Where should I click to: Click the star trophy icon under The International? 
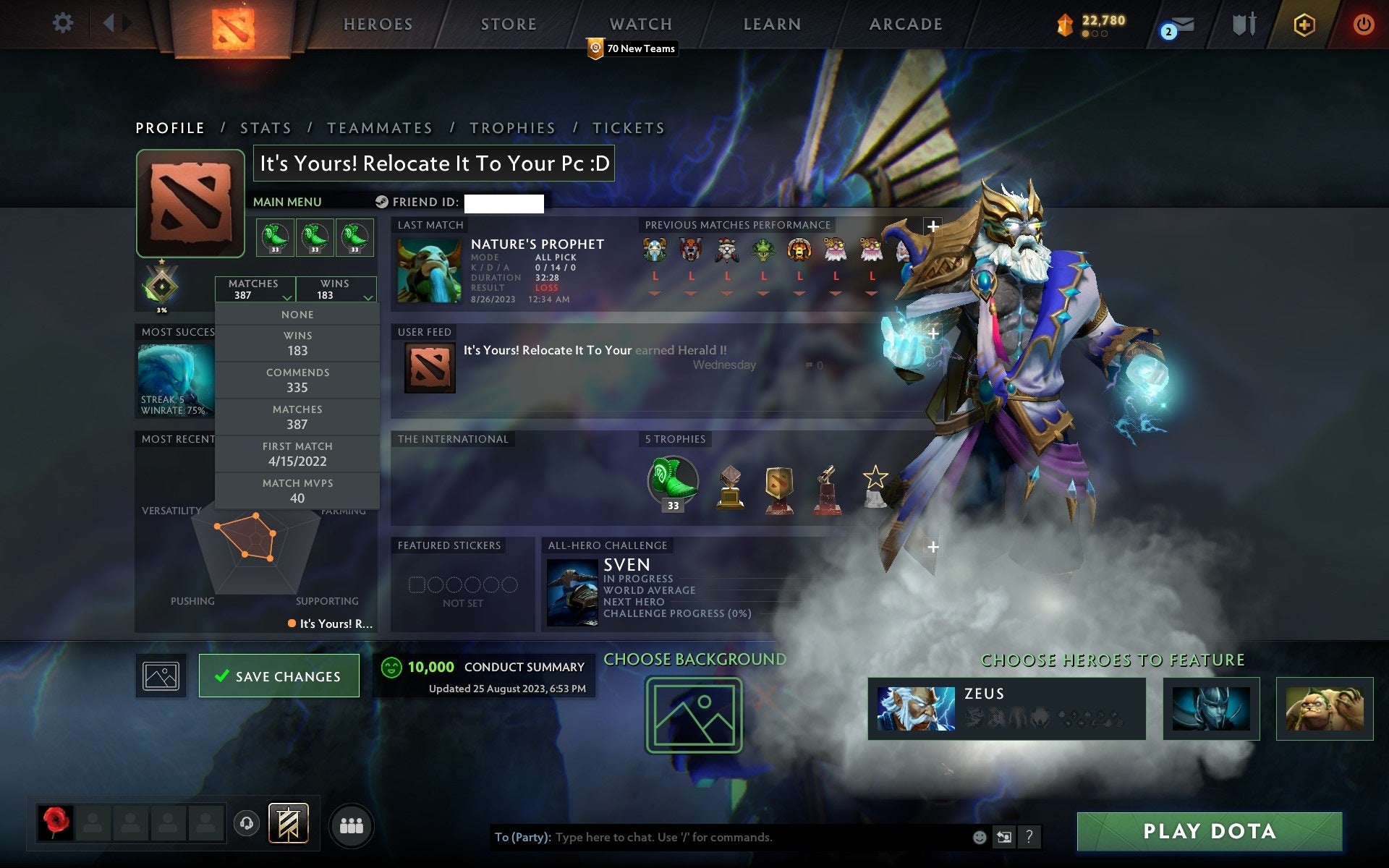[875, 483]
